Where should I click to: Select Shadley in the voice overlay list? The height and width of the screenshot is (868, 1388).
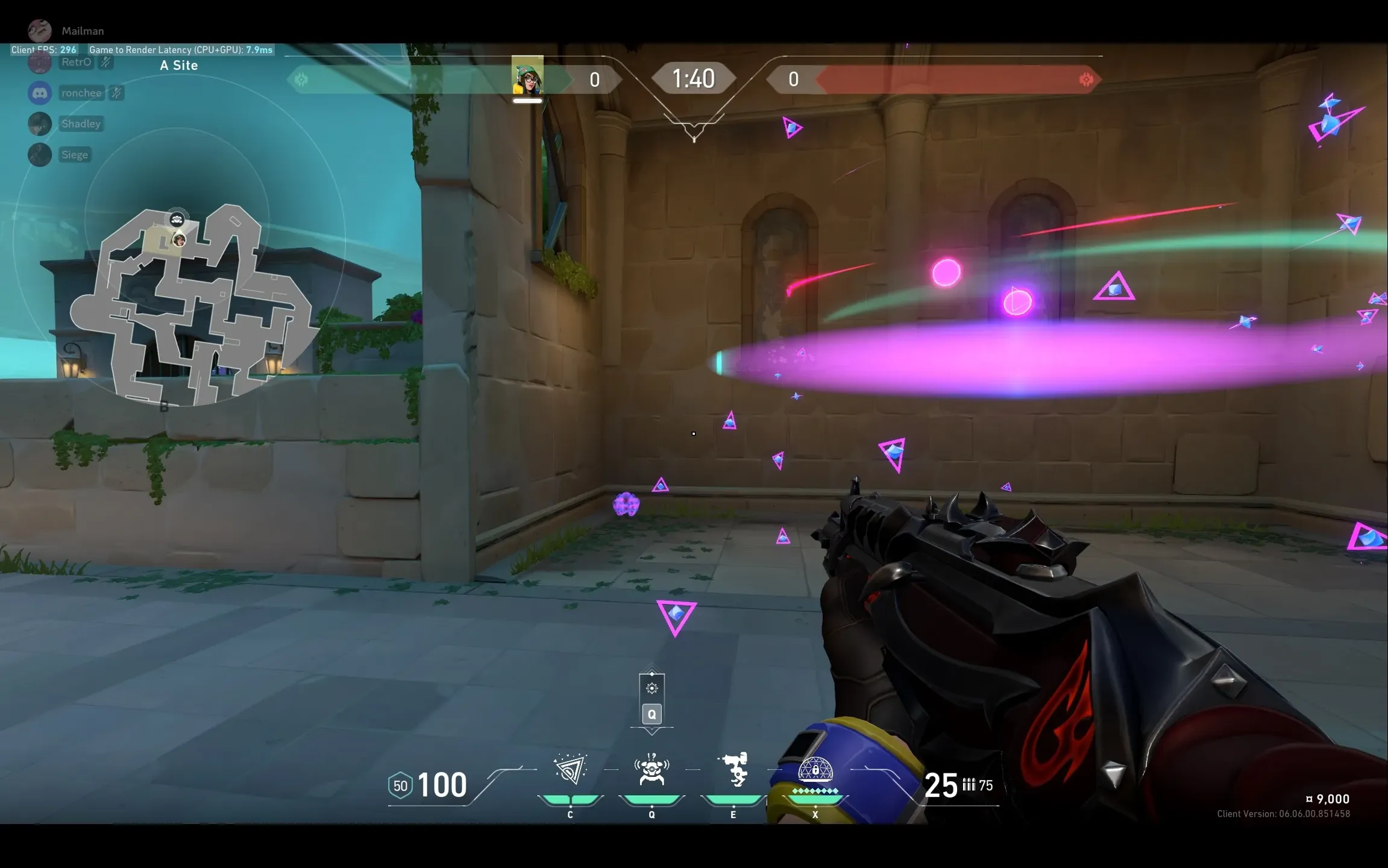coord(80,124)
